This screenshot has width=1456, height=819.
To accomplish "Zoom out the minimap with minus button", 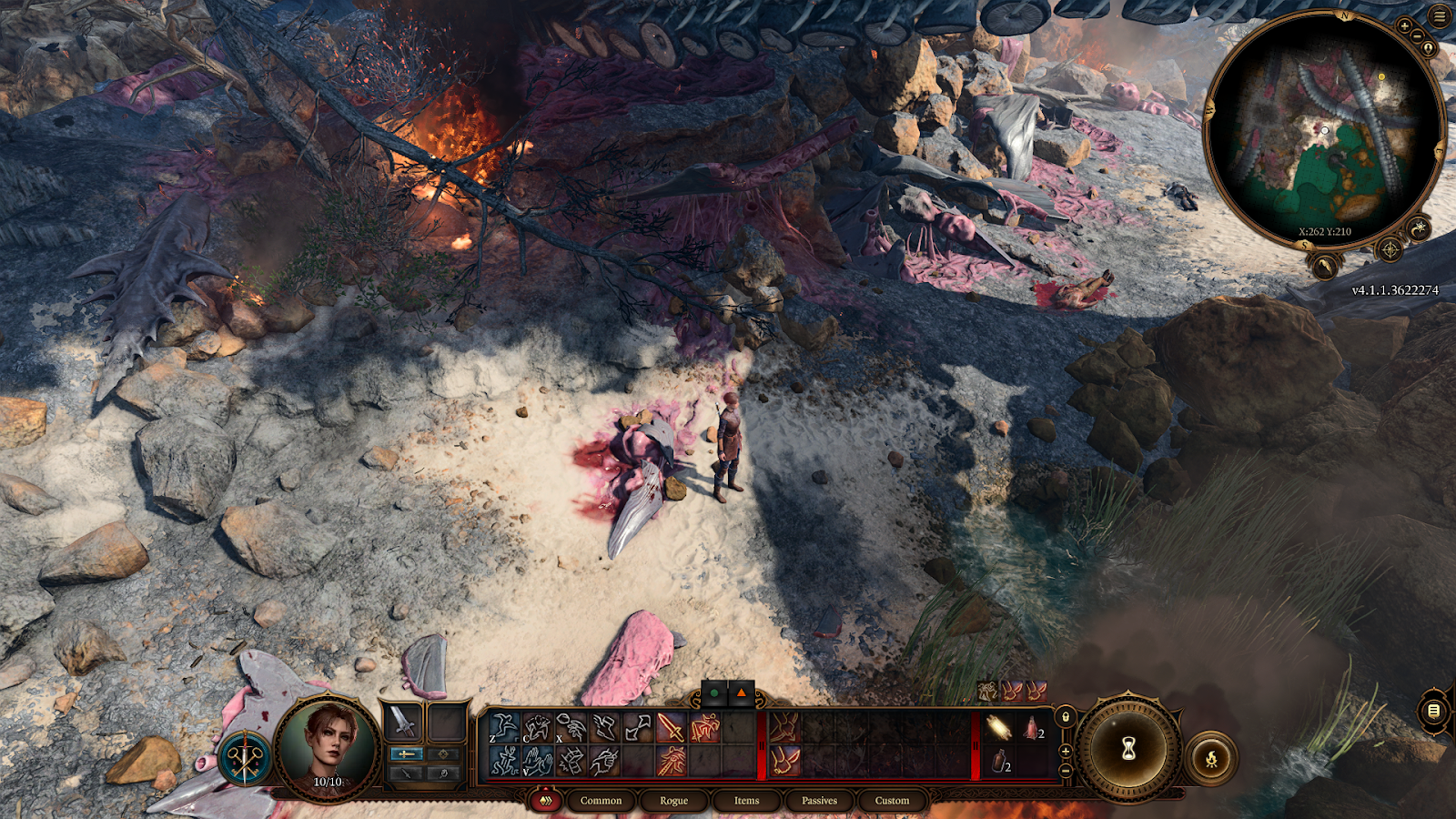I will (1416, 36).
